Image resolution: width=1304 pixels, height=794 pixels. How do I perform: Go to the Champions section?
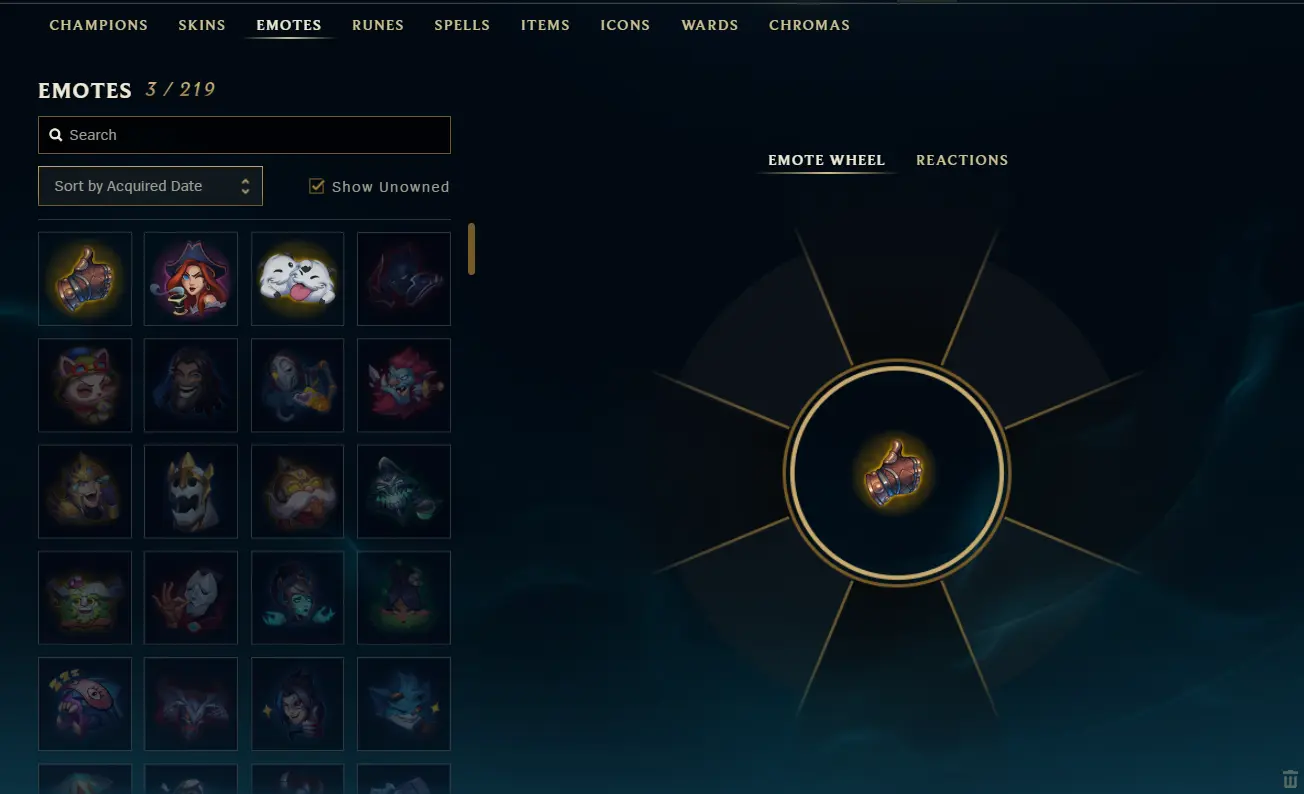(98, 25)
